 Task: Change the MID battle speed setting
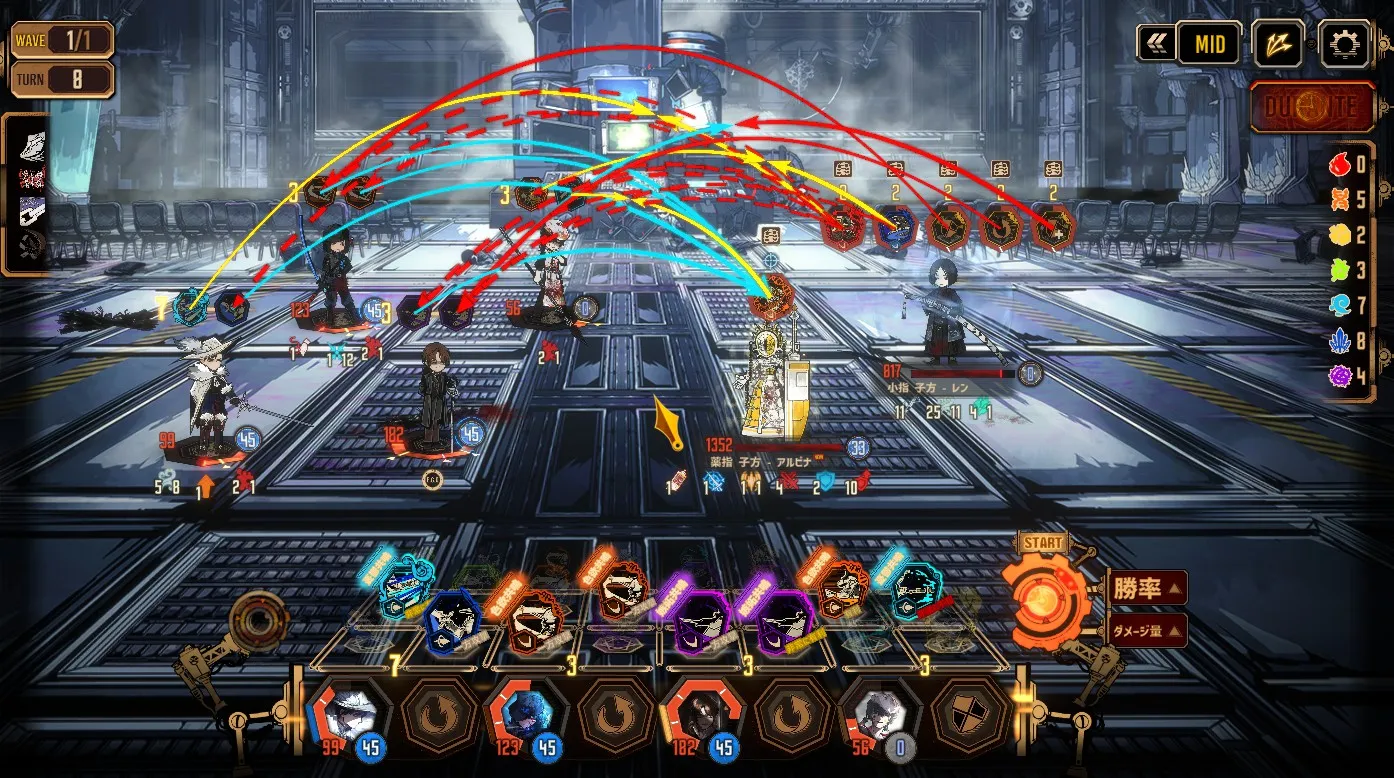1208,44
